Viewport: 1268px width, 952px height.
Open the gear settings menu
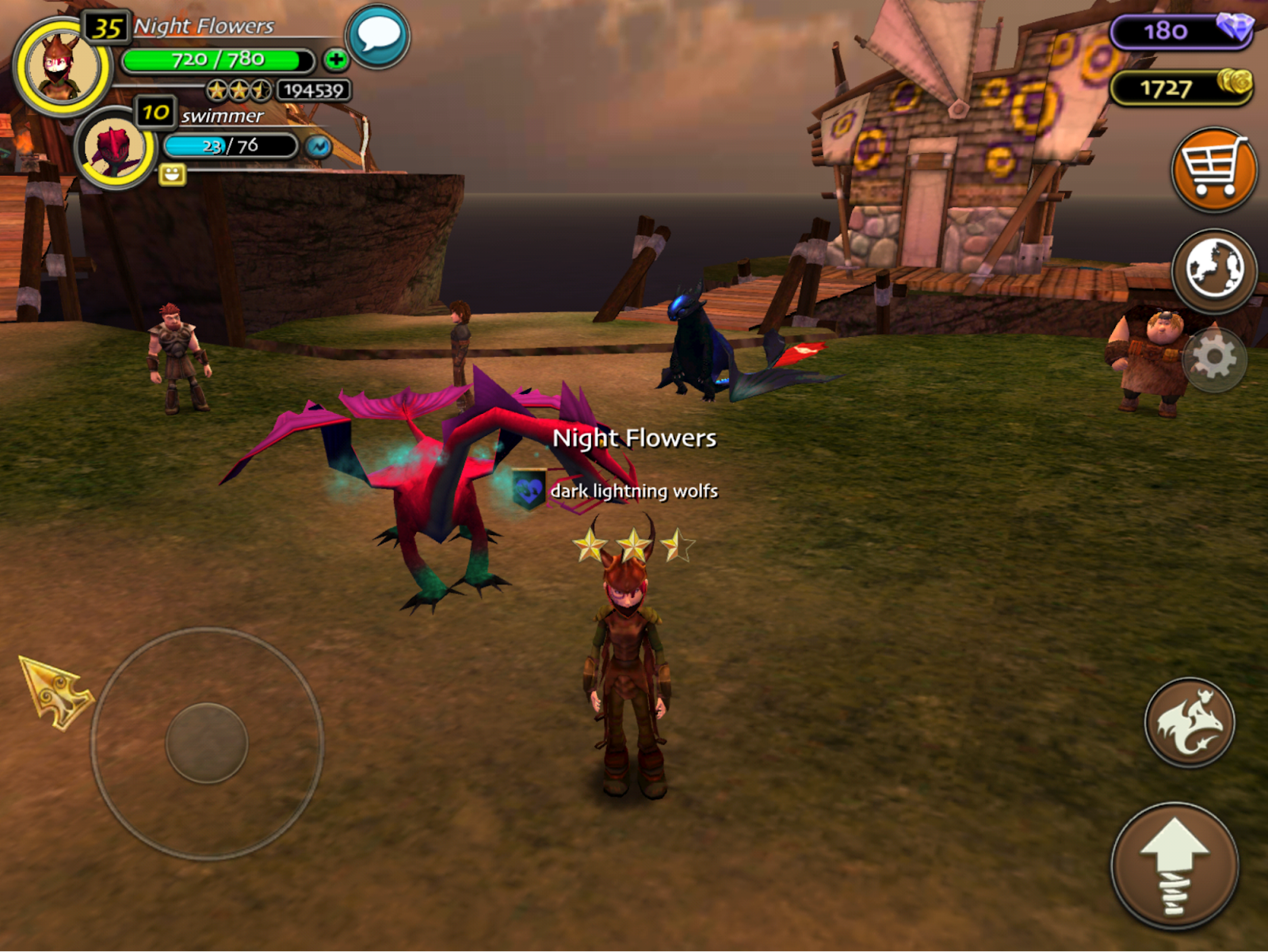click(x=1214, y=359)
